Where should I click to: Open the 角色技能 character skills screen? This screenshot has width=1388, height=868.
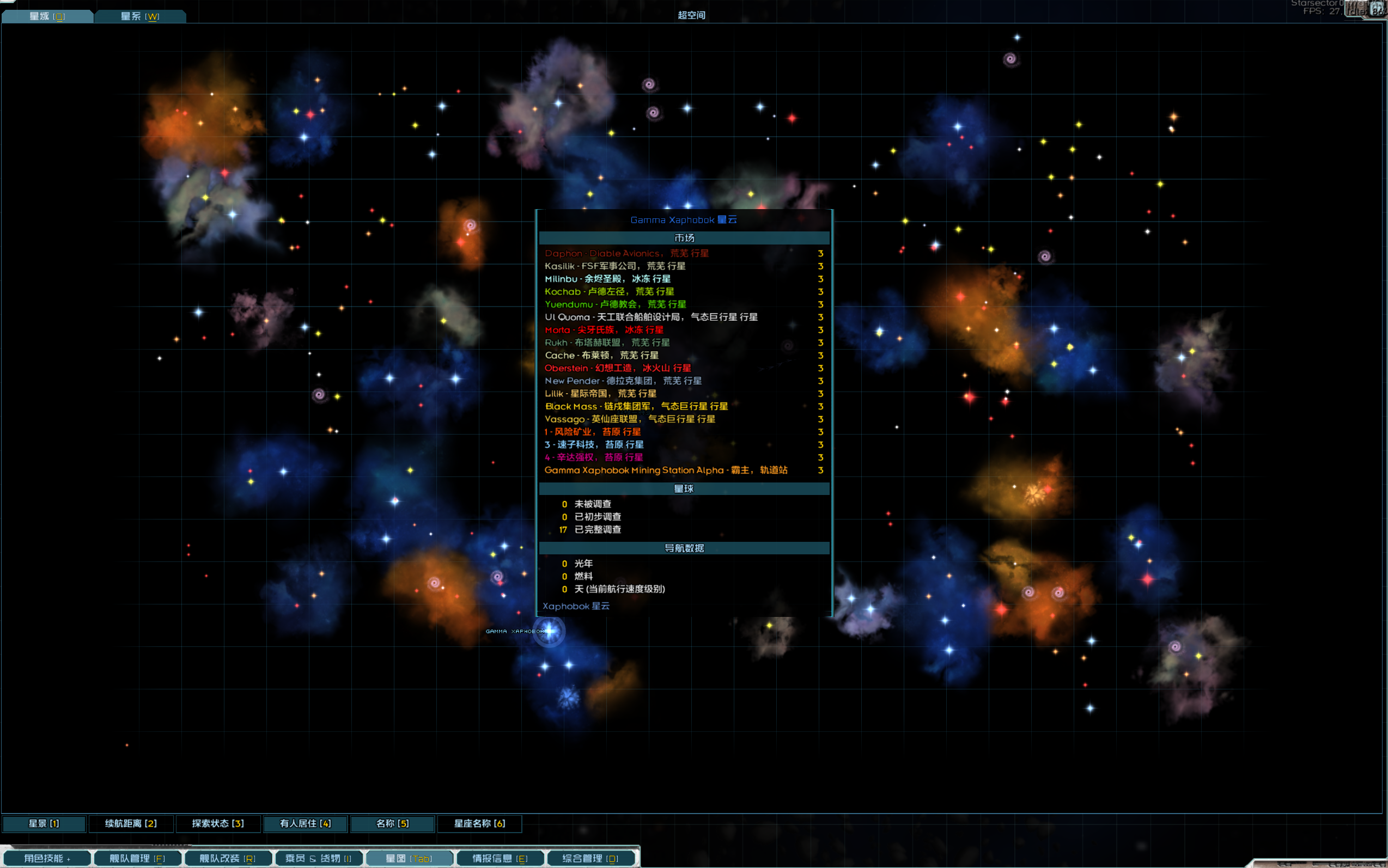click(46, 858)
